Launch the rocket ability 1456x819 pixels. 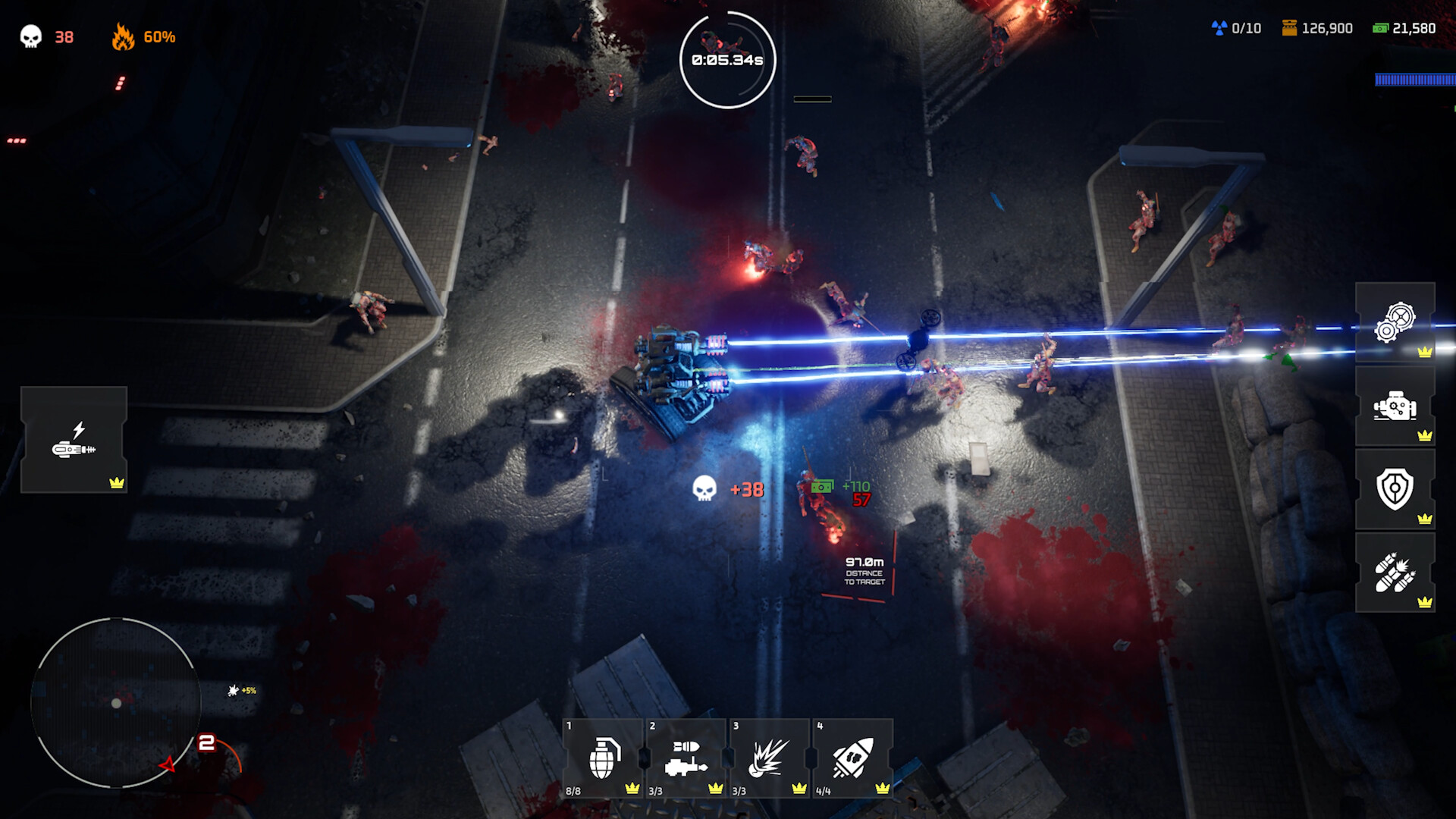tap(852, 758)
